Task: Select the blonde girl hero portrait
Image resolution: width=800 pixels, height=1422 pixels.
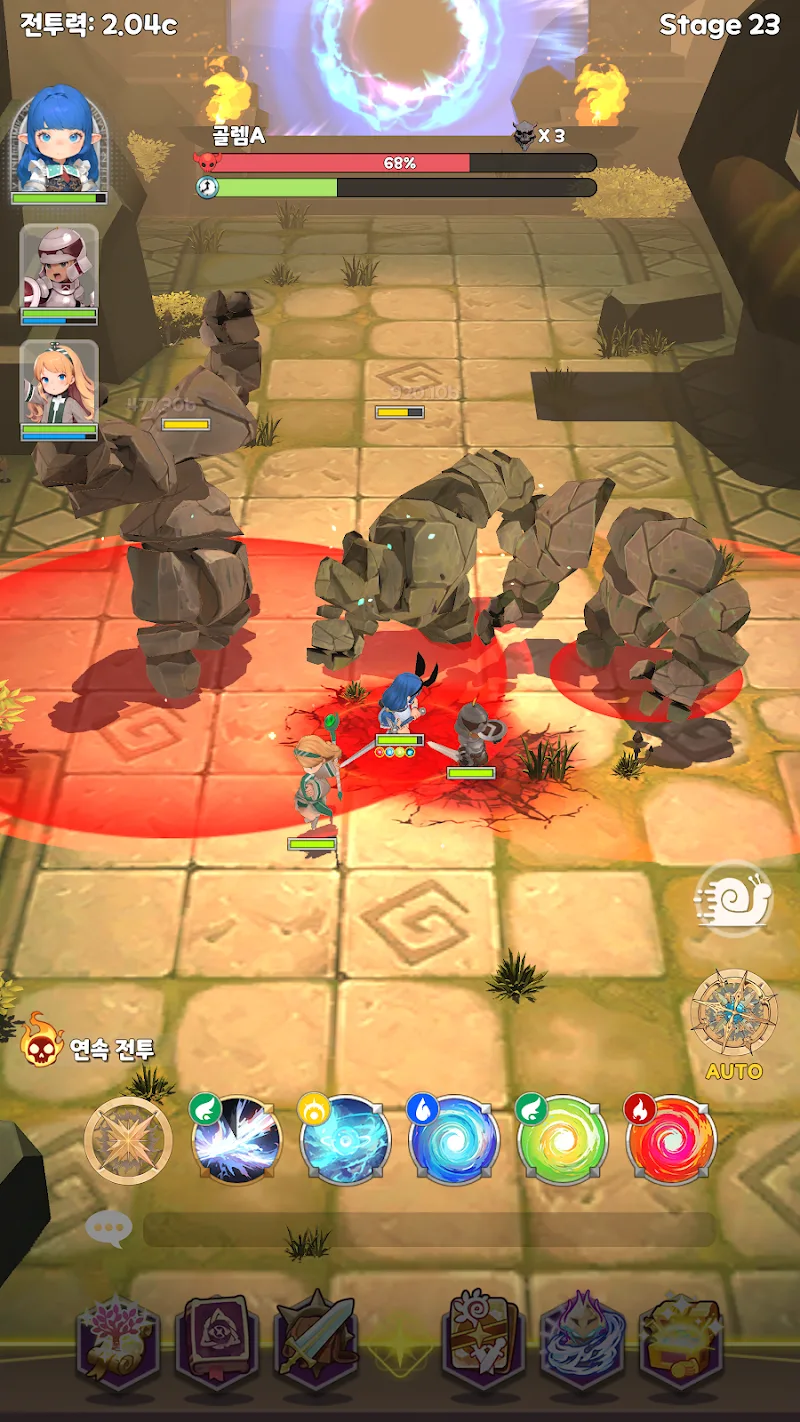Action: pyautogui.click(x=59, y=383)
